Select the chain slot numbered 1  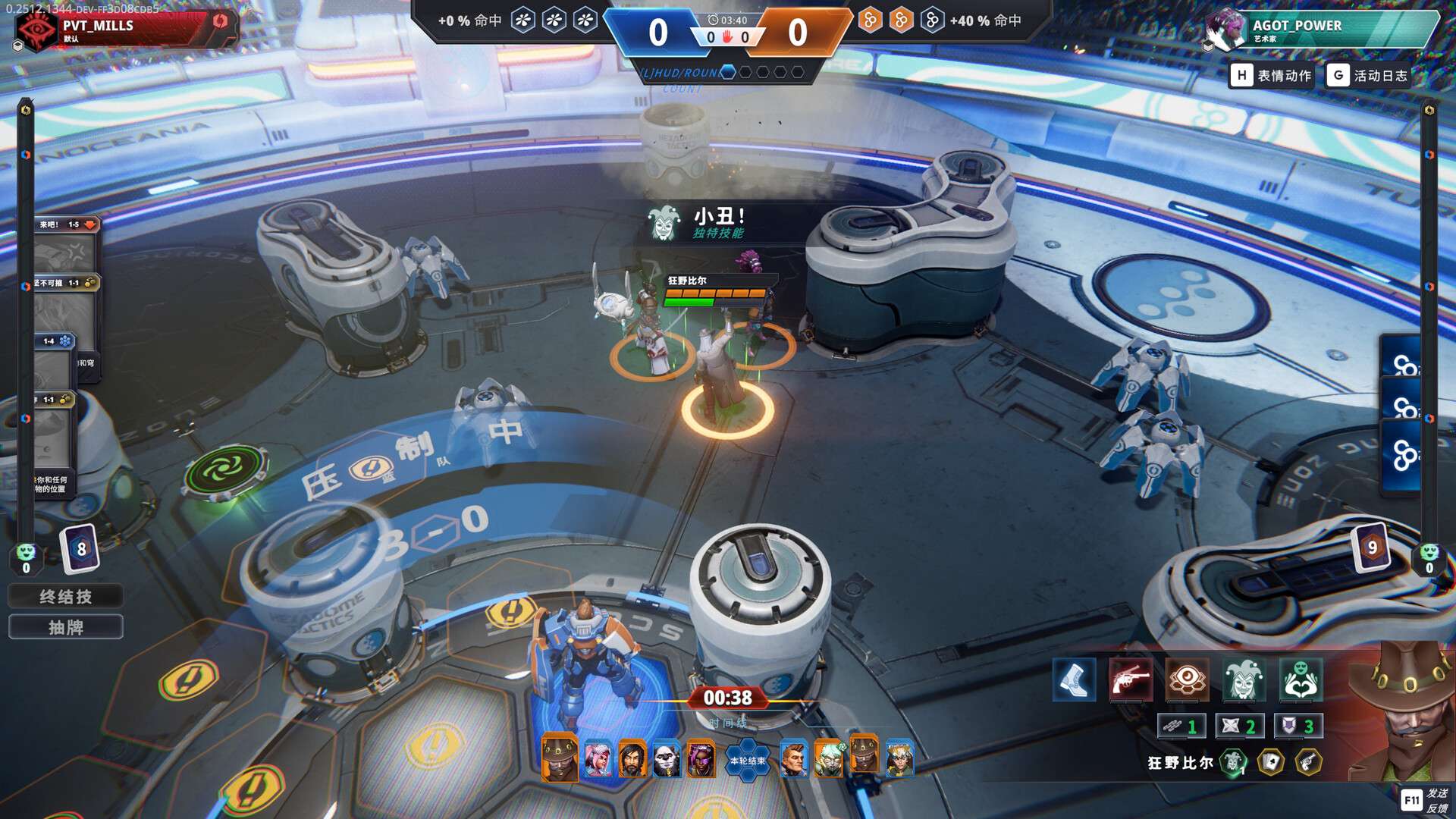[x=1181, y=726]
